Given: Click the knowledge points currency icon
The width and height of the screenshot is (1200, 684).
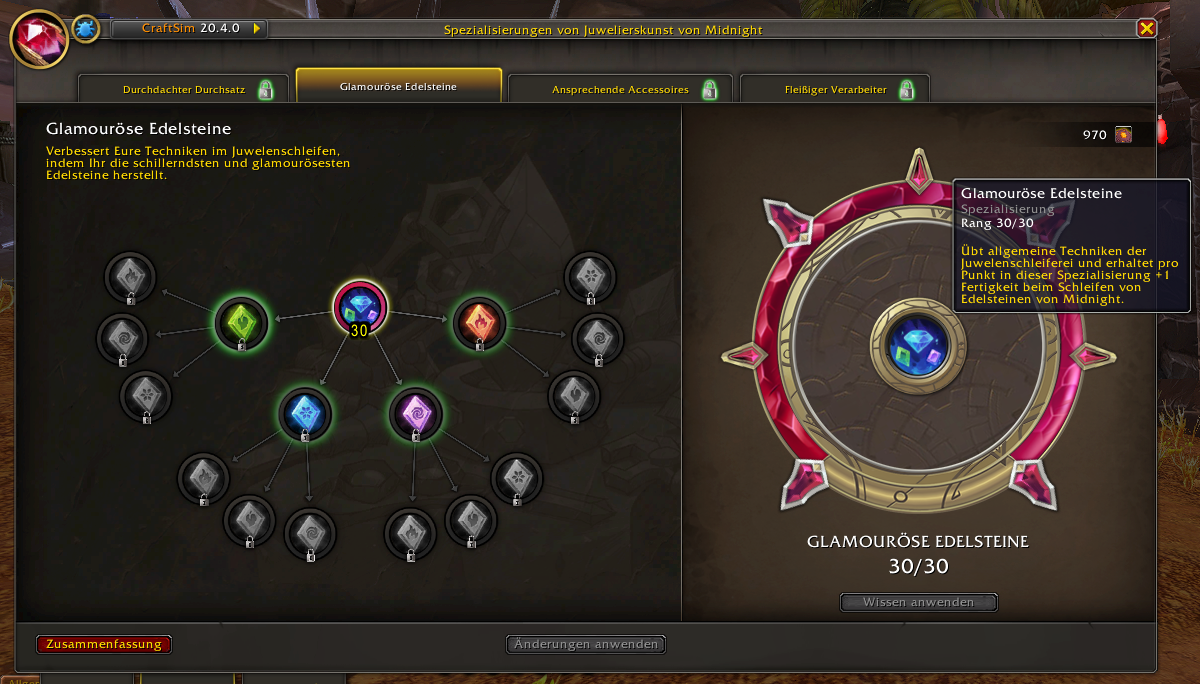Looking at the screenshot, I should point(1123,134).
